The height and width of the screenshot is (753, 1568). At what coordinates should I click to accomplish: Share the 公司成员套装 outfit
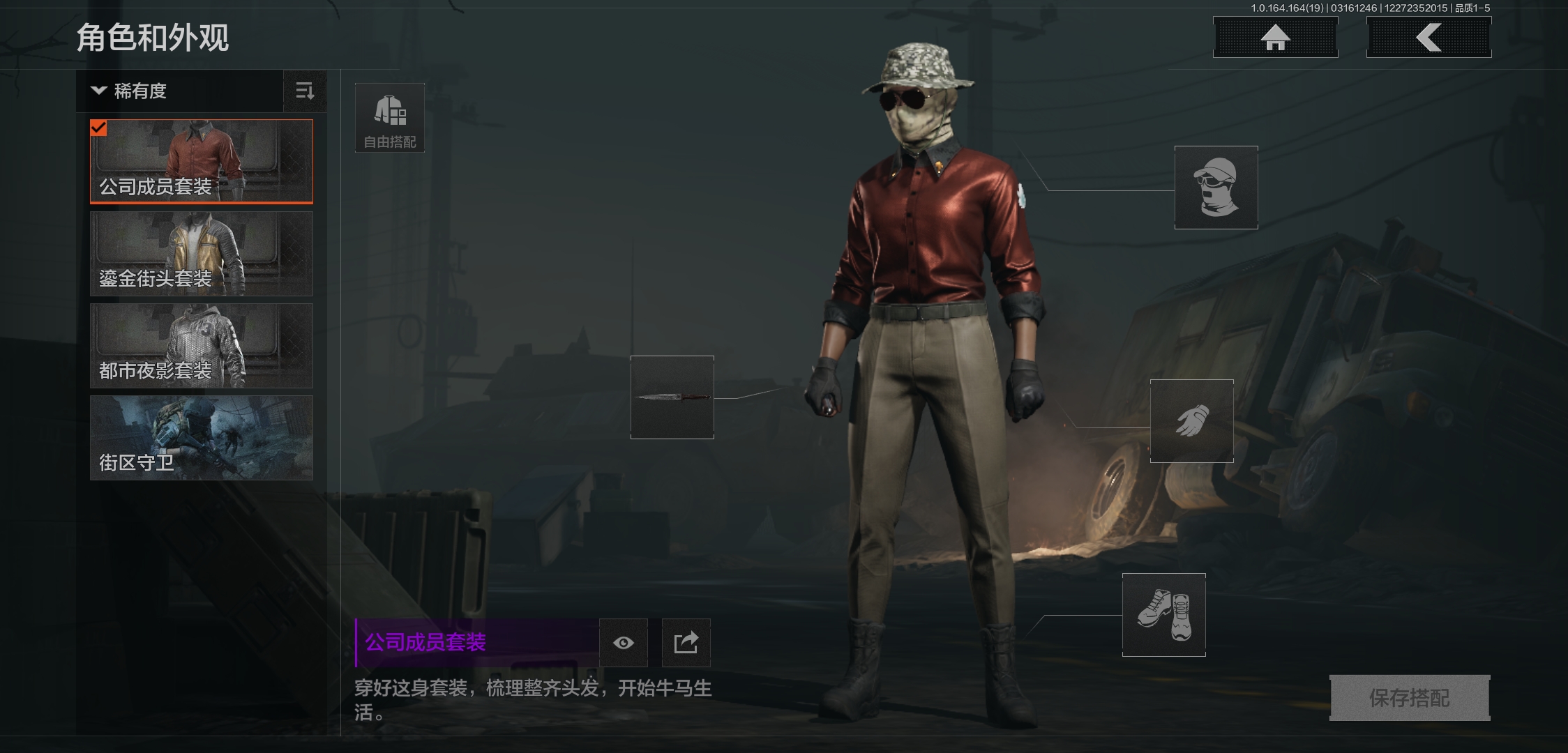point(685,643)
